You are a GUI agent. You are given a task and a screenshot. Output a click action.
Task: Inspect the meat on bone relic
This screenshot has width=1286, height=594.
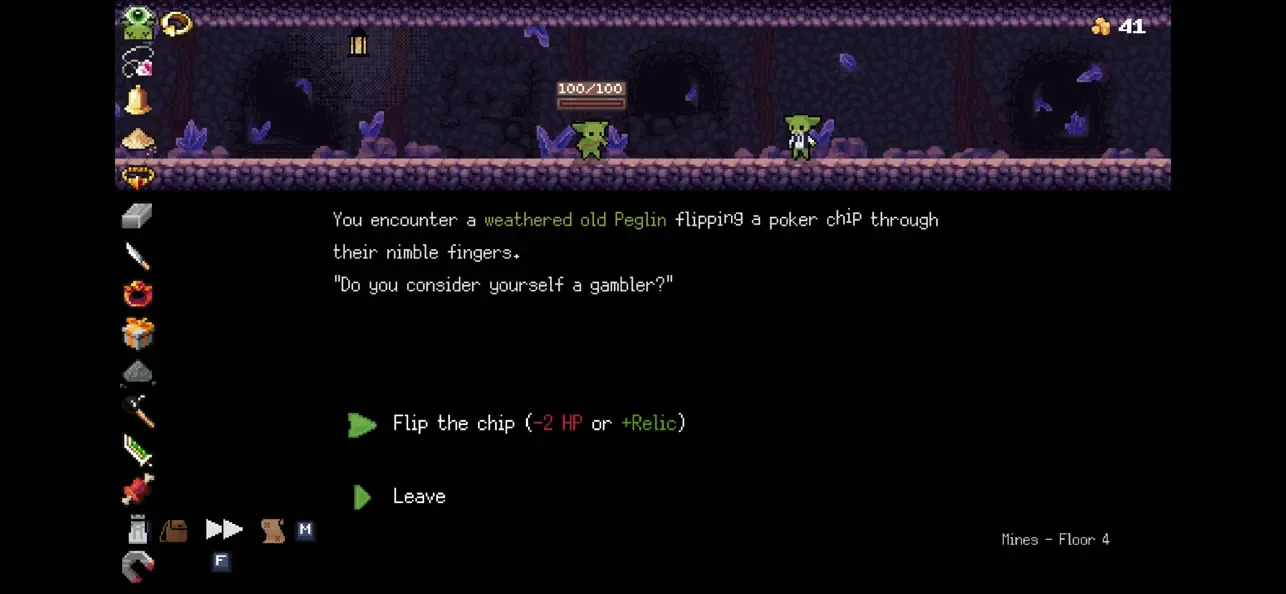click(x=138, y=489)
